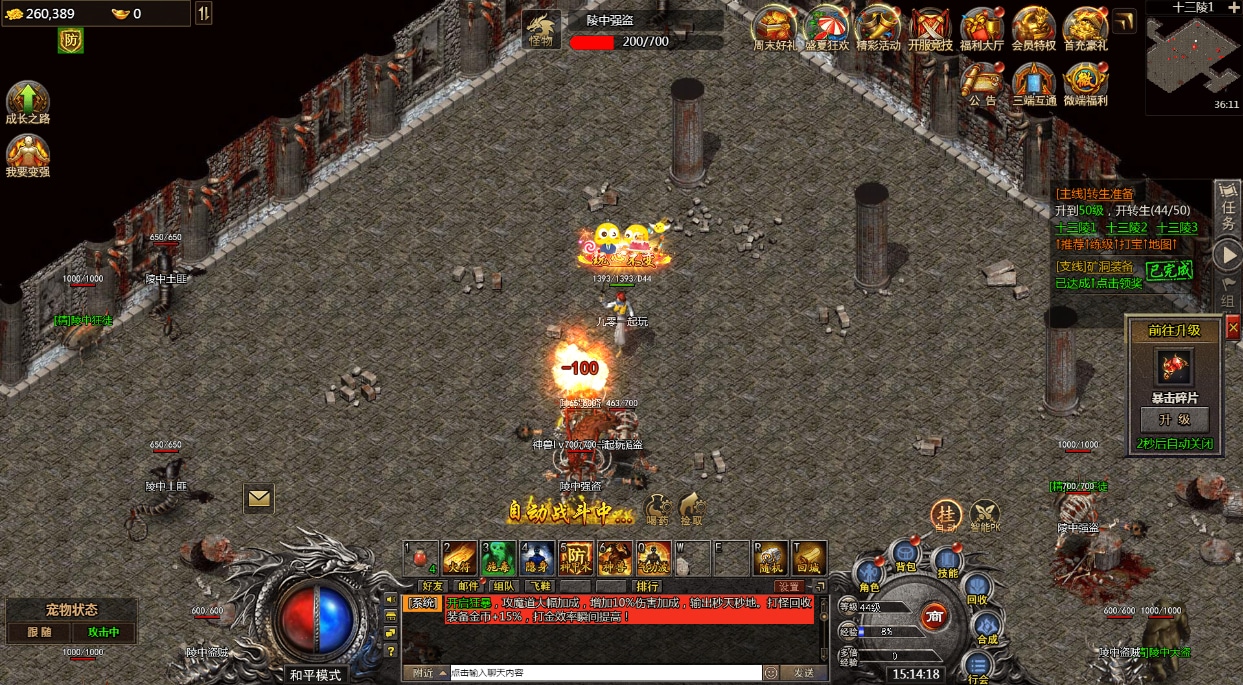
Task: Click the 十三陵1 minimap
Action: pyautogui.click(x=1193, y=58)
